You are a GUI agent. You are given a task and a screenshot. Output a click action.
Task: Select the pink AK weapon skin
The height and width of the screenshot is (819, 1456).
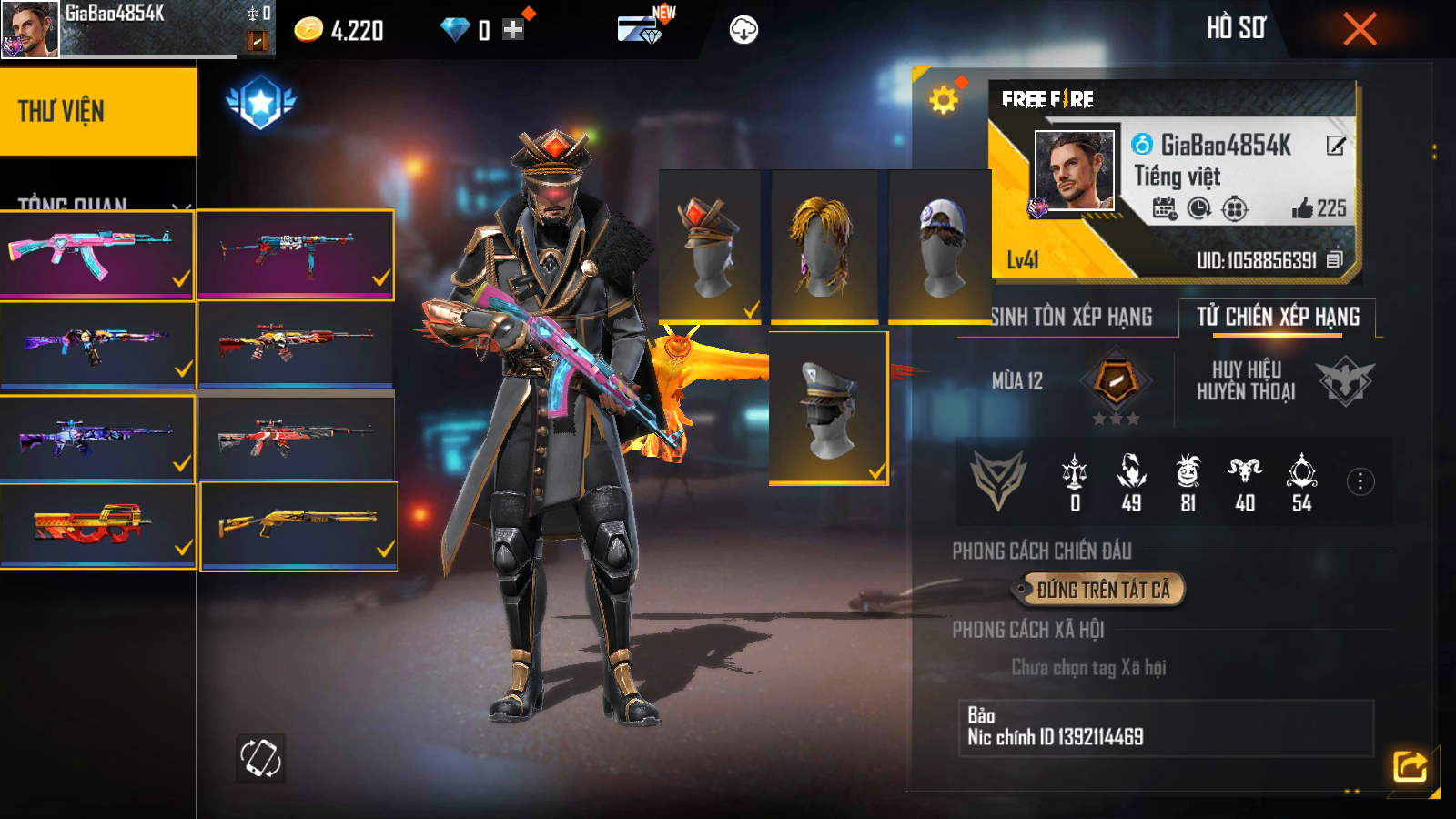coord(97,254)
